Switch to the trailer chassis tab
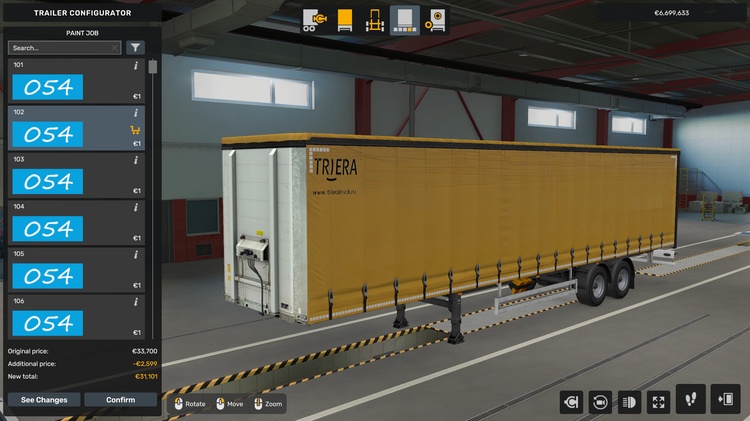Screen dimensions: 750x421 tap(375, 20)
